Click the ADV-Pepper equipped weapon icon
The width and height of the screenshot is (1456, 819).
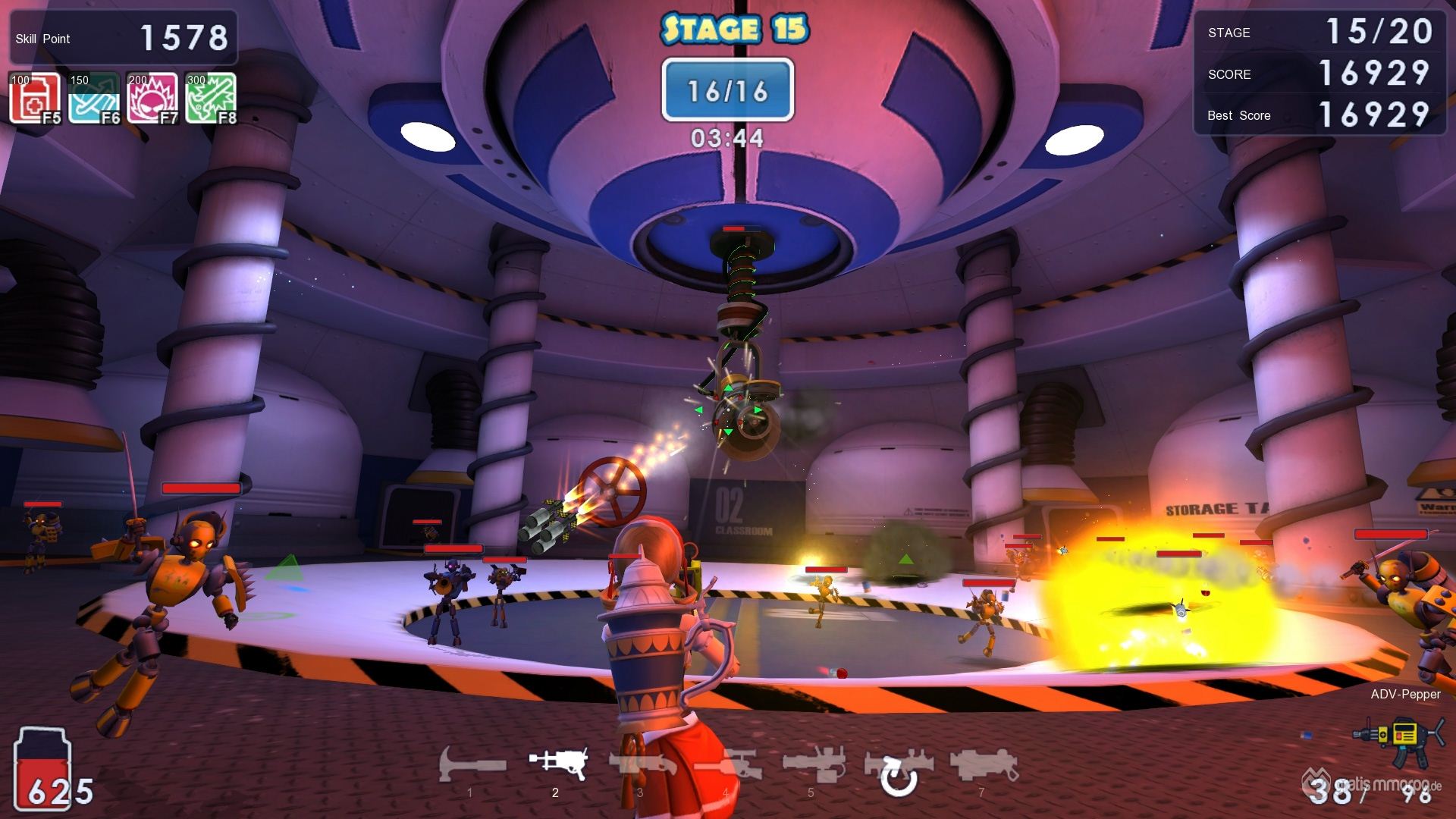pos(1395,736)
